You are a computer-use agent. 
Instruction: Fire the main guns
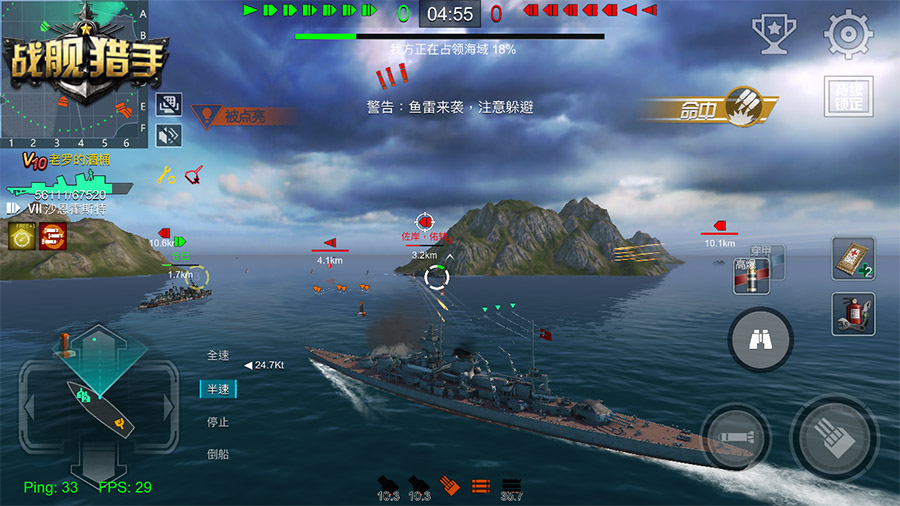834,439
